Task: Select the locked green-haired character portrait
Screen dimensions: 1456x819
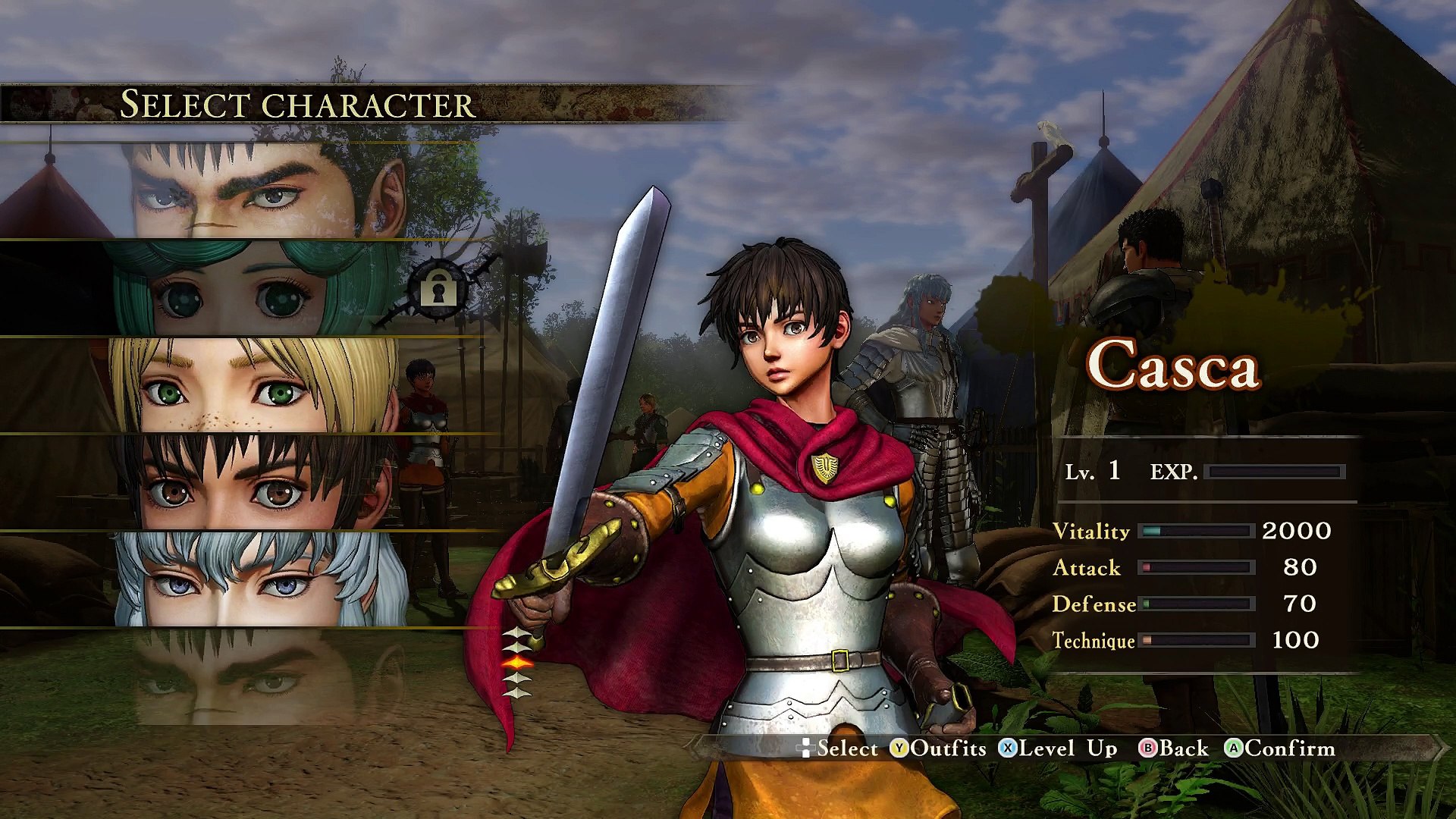Action: (250, 288)
